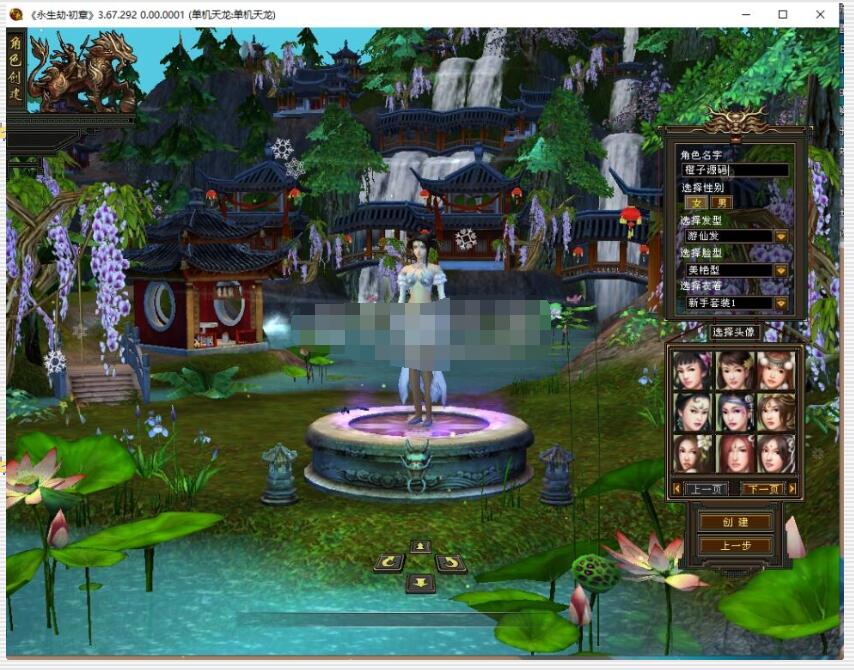Viewport: 854px width, 670px height.
Task: Select the top-right portrait thumbnail
Action: coord(777,370)
